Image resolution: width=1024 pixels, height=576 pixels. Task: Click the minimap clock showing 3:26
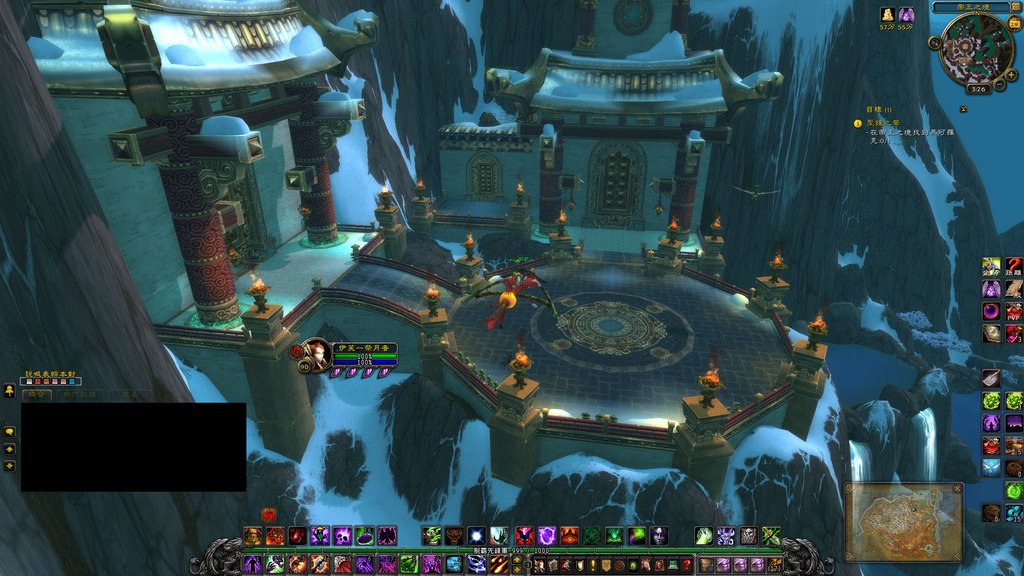tap(977, 89)
